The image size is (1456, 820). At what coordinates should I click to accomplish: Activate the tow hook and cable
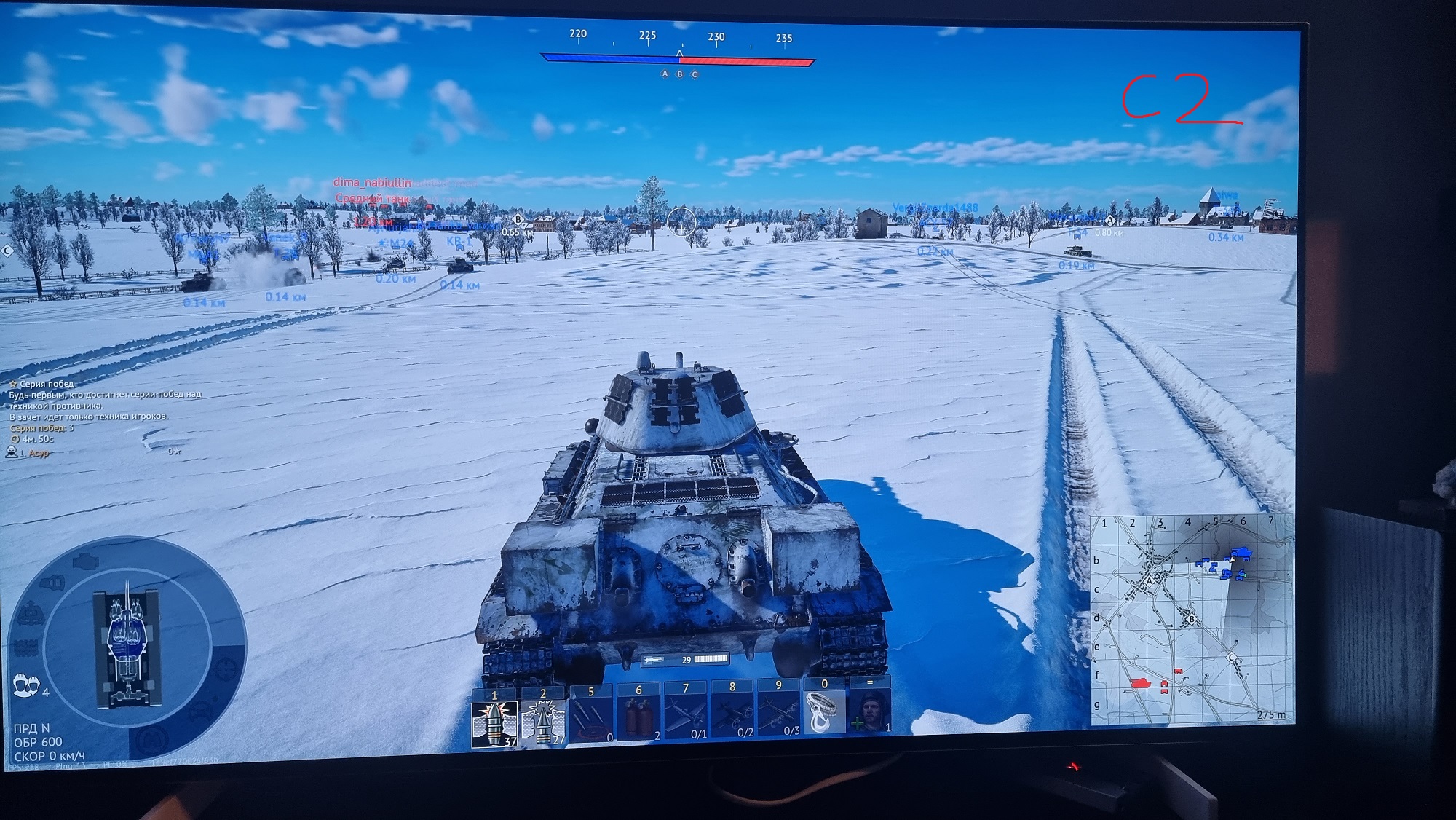point(824,713)
